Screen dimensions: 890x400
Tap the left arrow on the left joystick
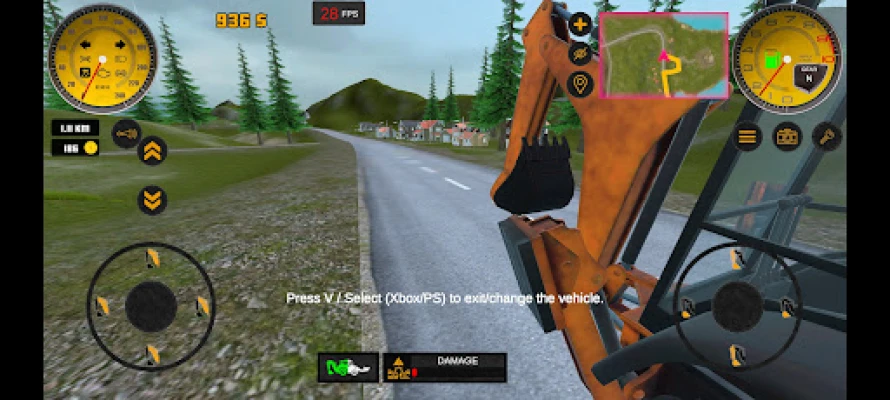tap(101, 306)
